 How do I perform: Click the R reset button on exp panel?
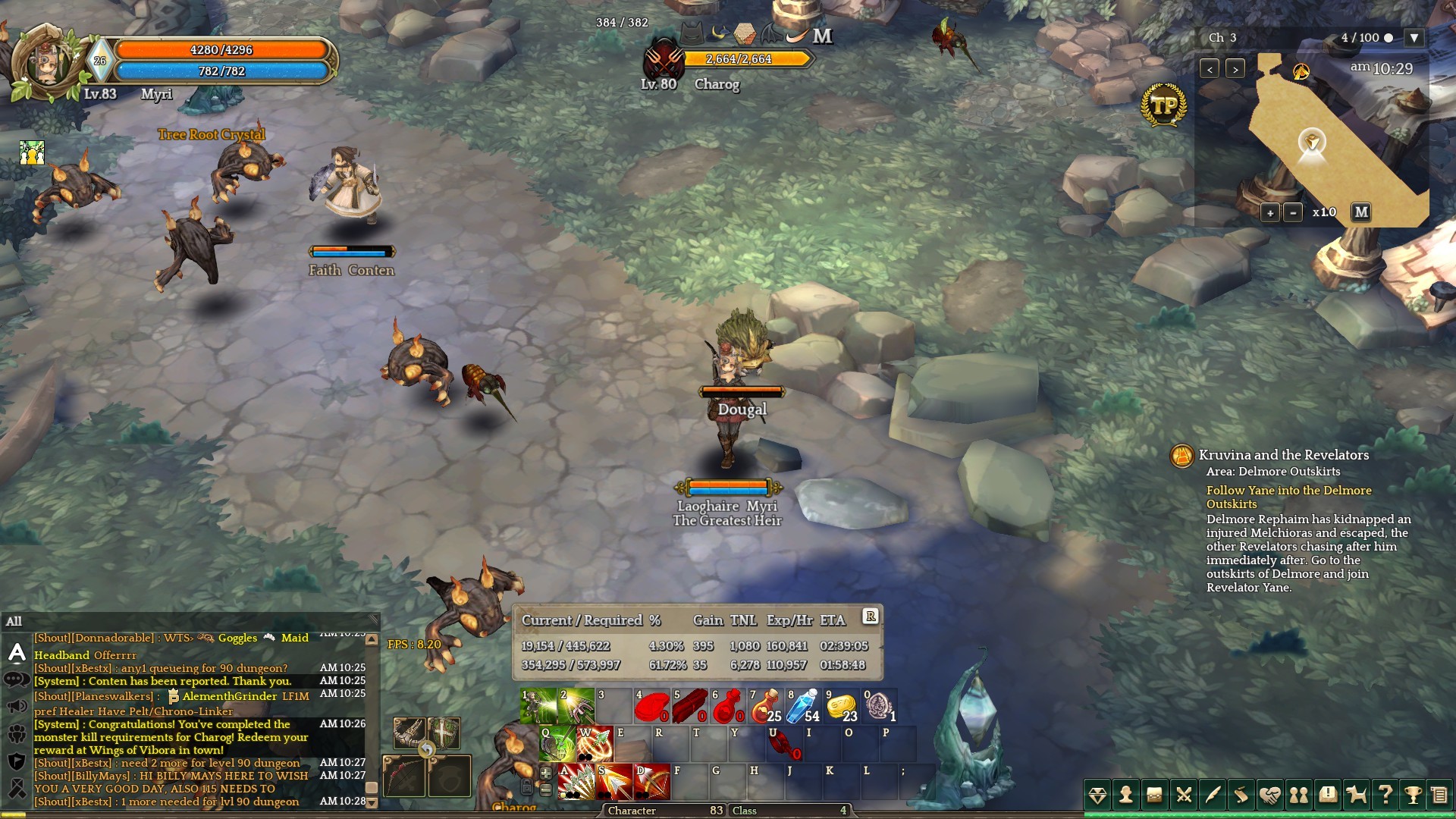[x=871, y=617]
